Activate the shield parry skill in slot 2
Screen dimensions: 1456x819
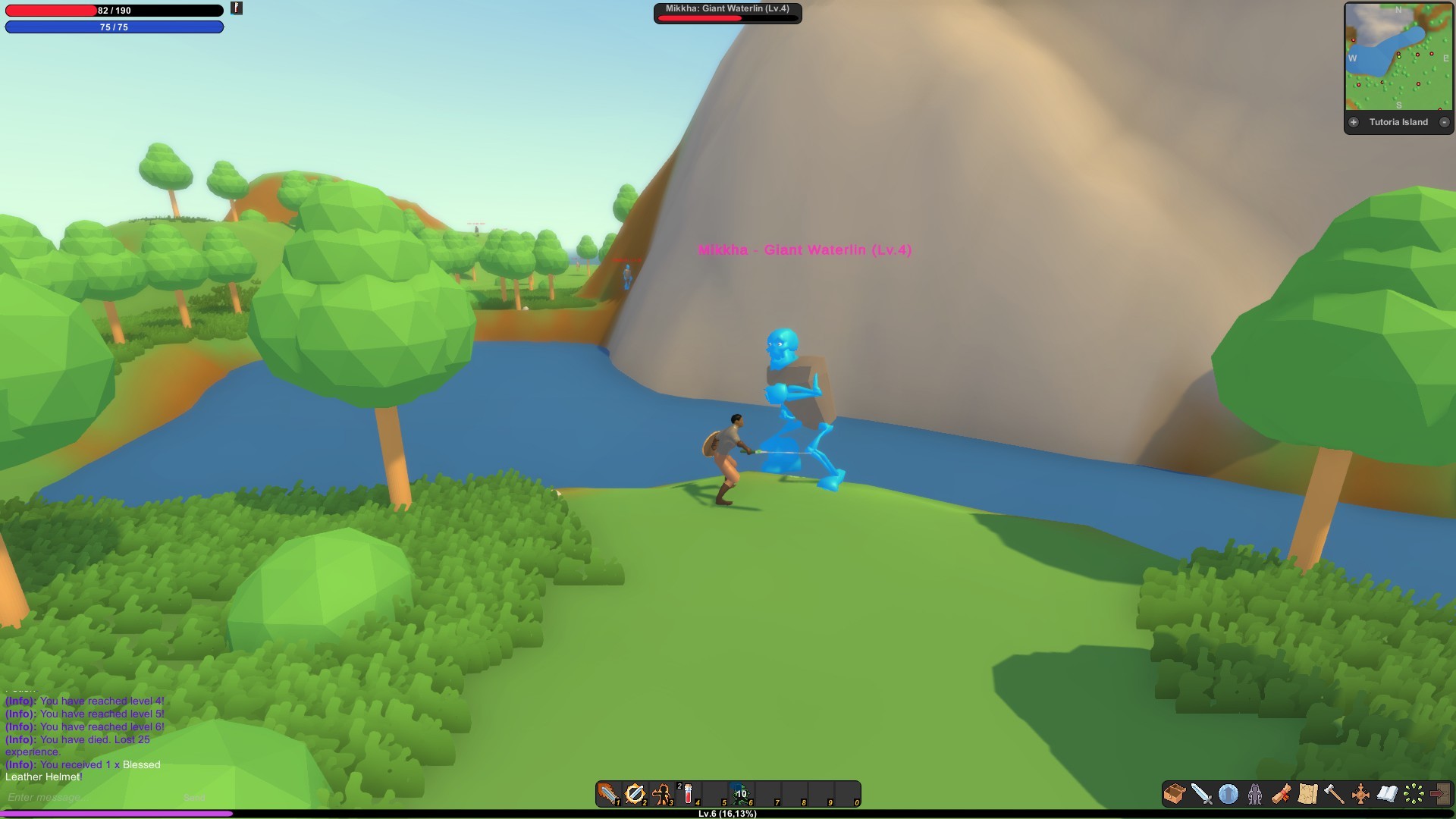click(x=635, y=794)
